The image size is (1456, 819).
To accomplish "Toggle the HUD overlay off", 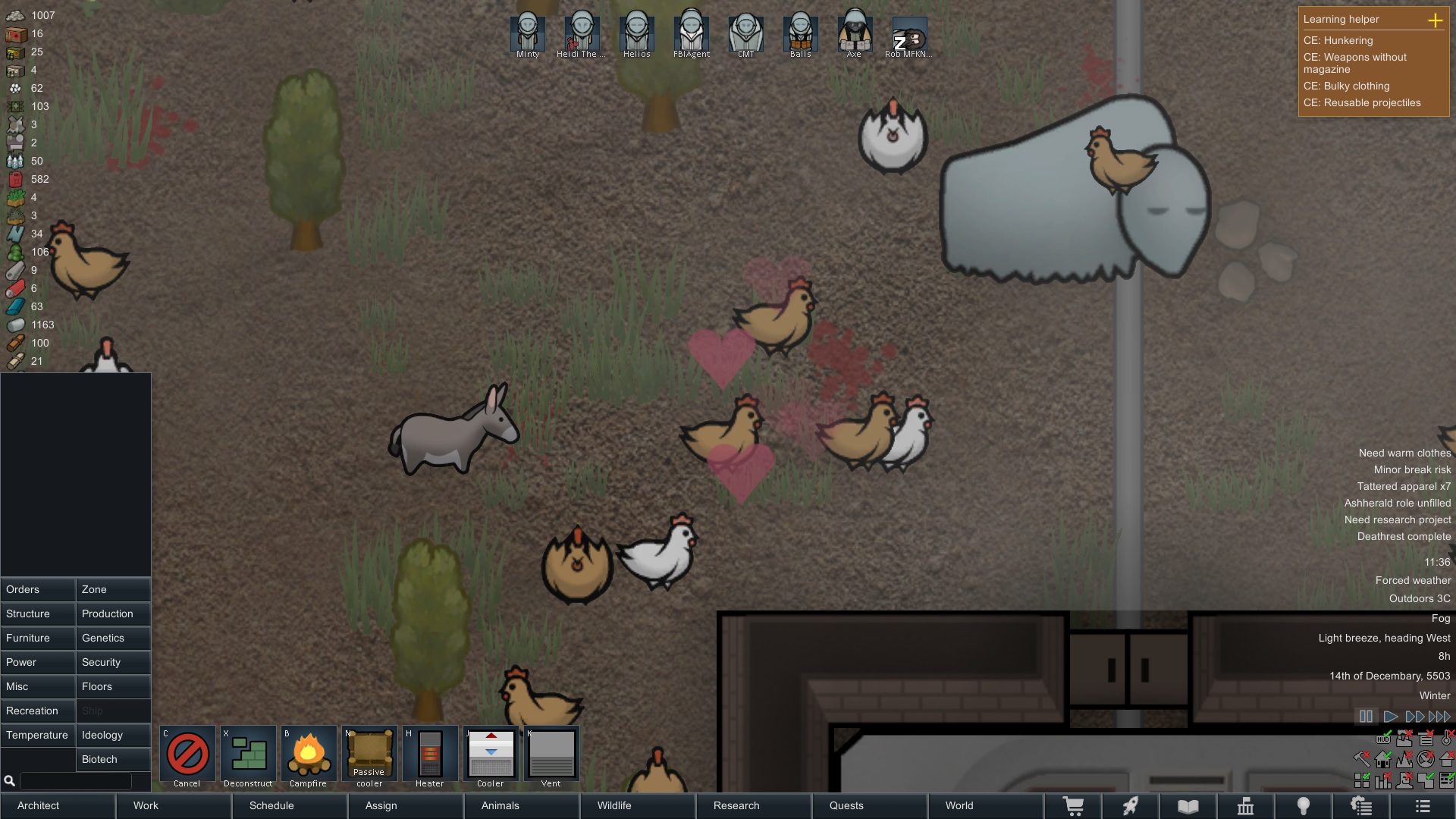I will pos(1383,740).
